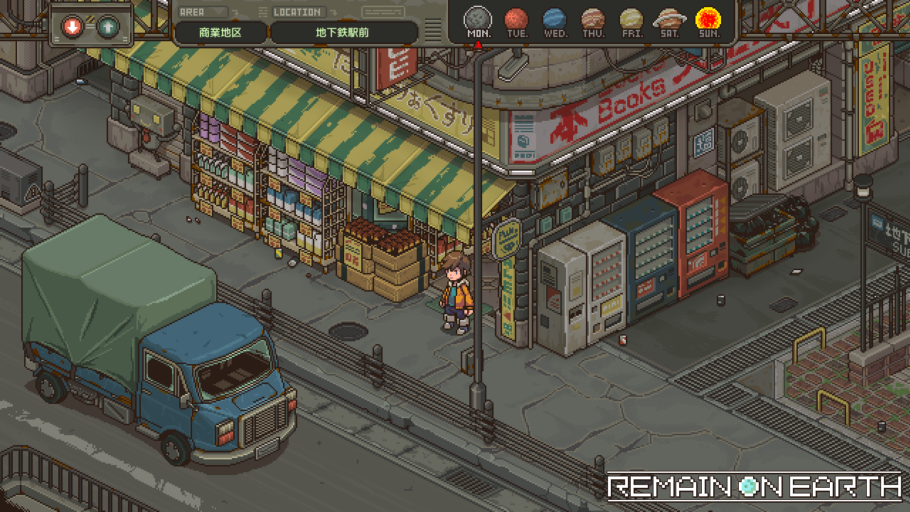Select the area name field 商業地区
The height and width of the screenshot is (512, 910).
[x=221, y=33]
